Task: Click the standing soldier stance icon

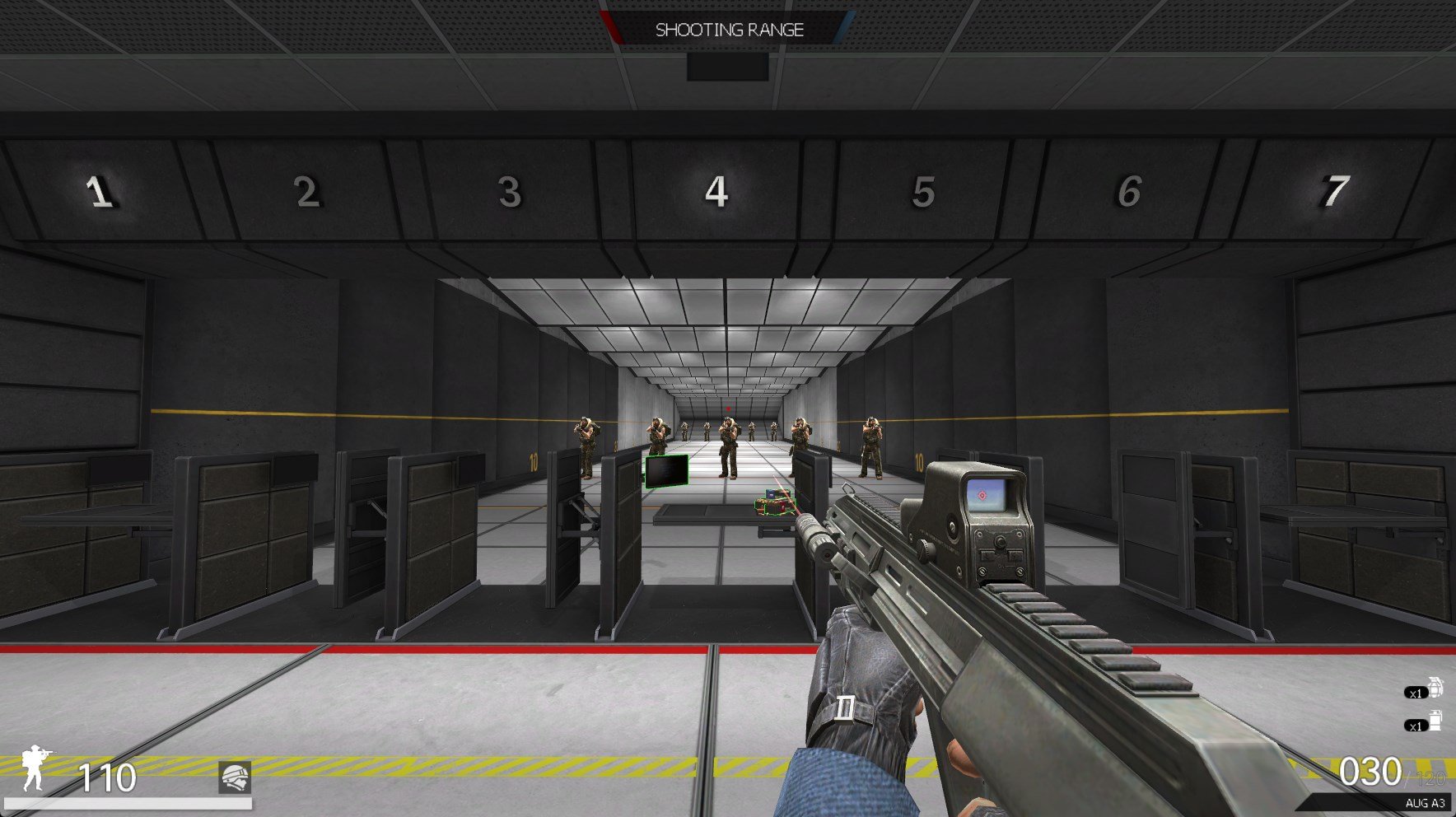Action: pos(35,768)
